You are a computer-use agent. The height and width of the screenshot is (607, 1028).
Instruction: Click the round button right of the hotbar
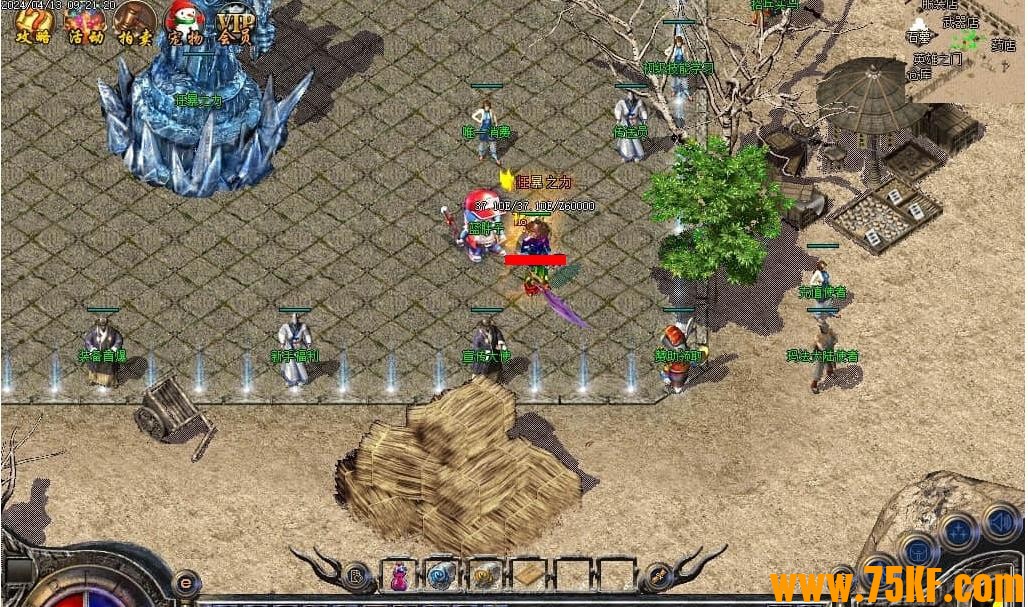(658, 576)
